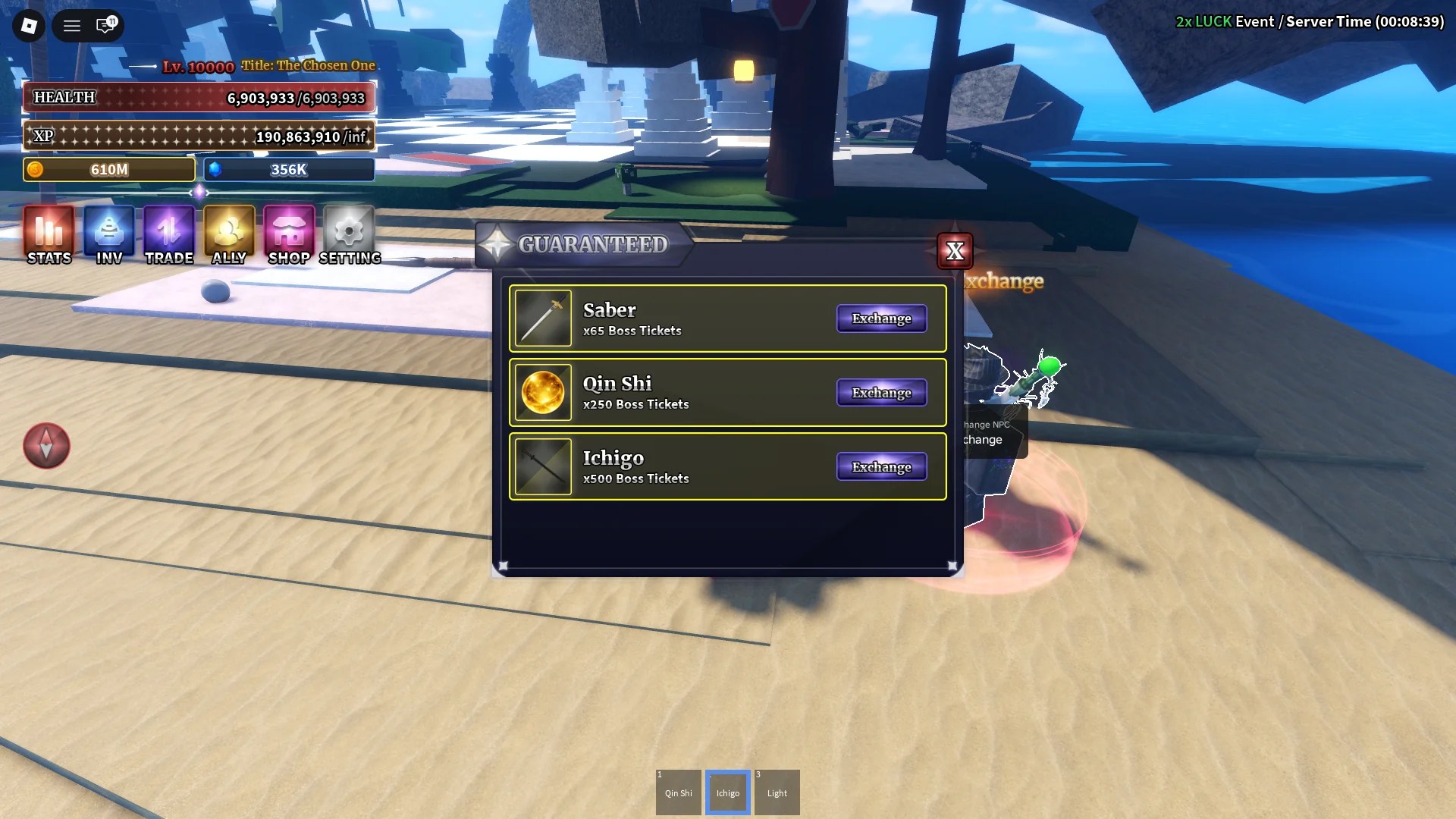Open the SHOP icon

tap(287, 235)
